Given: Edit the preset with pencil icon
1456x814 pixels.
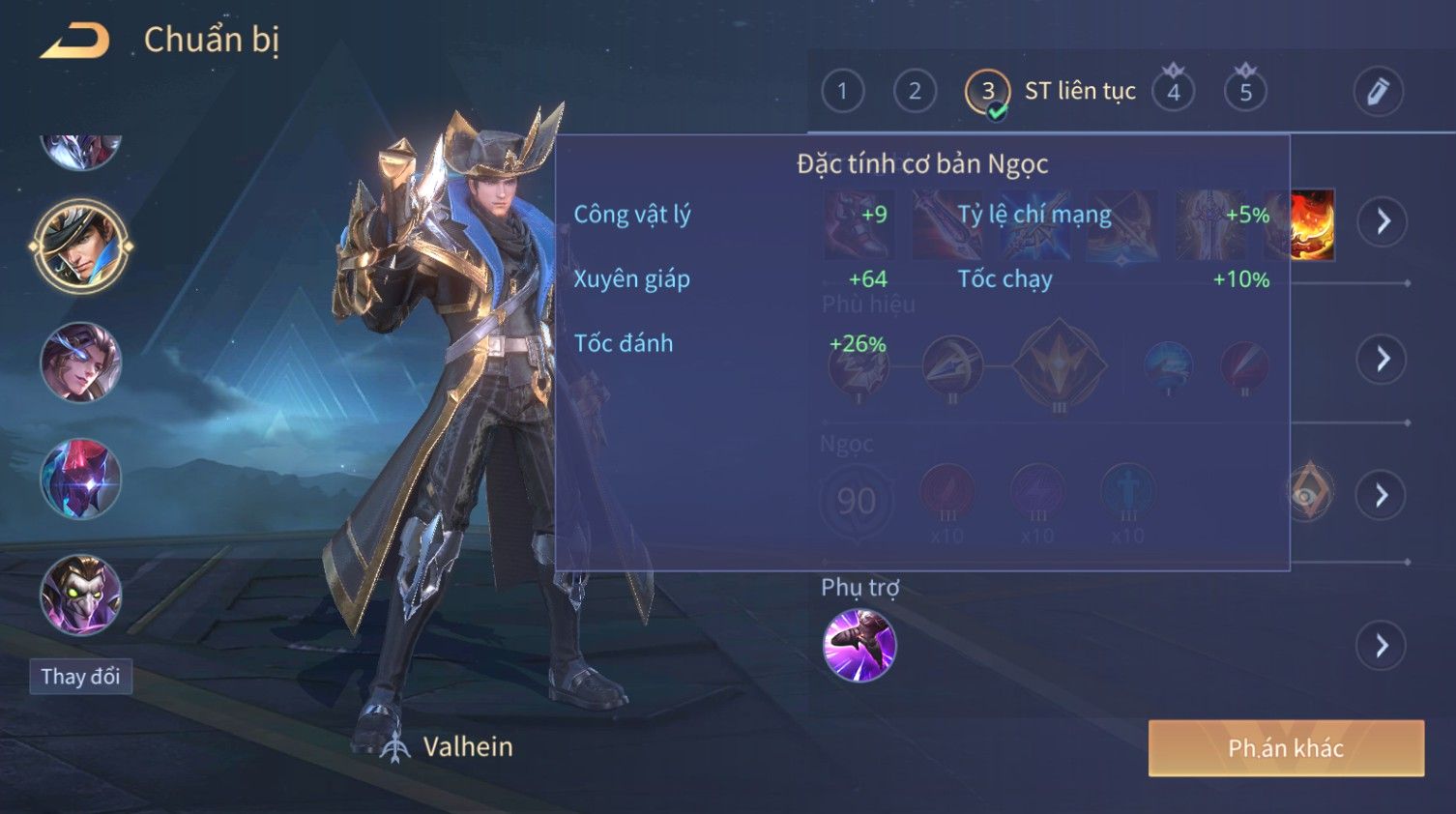Looking at the screenshot, I should point(1378,92).
